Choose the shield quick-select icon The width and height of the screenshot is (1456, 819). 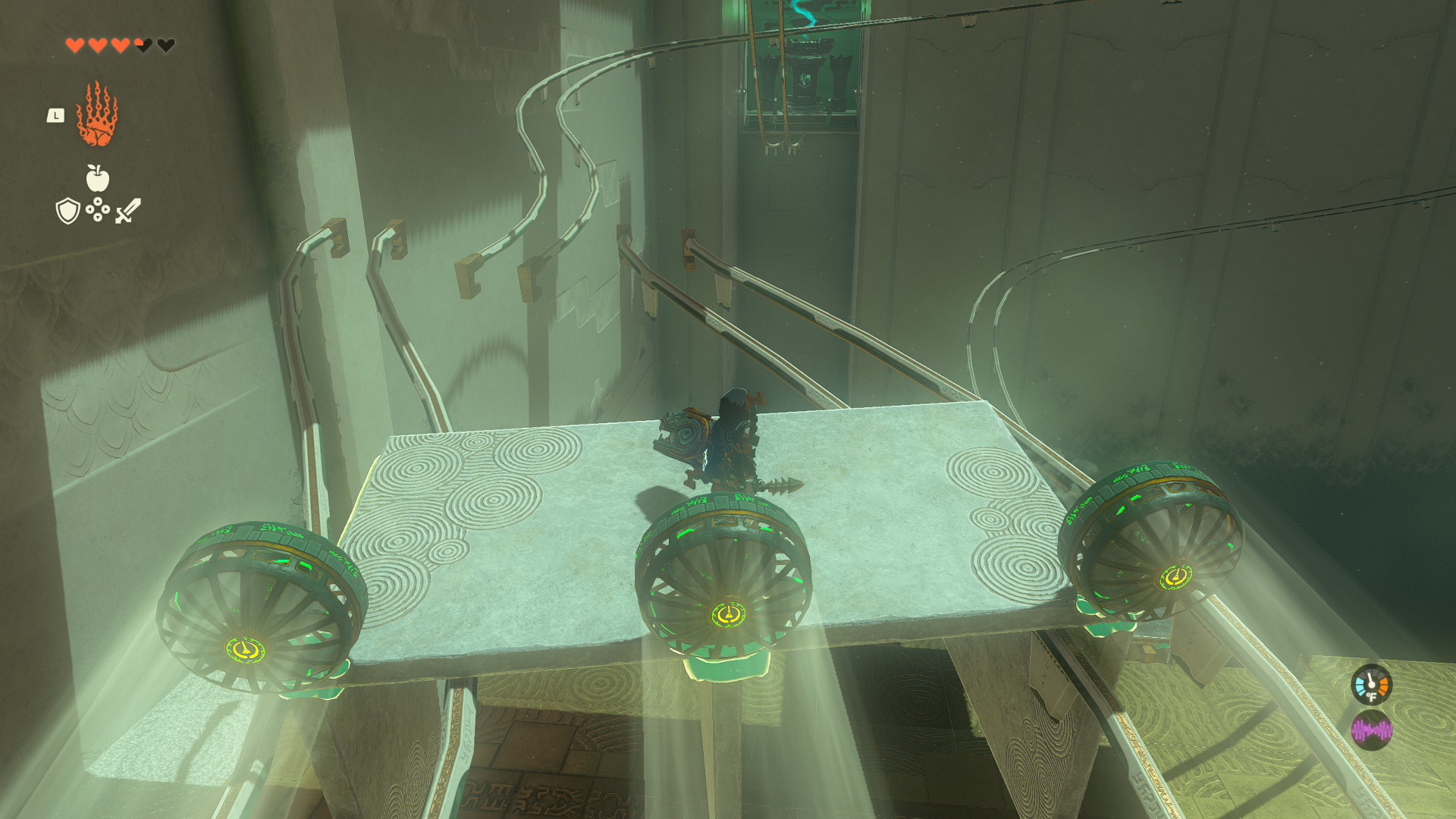(x=68, y=211)
